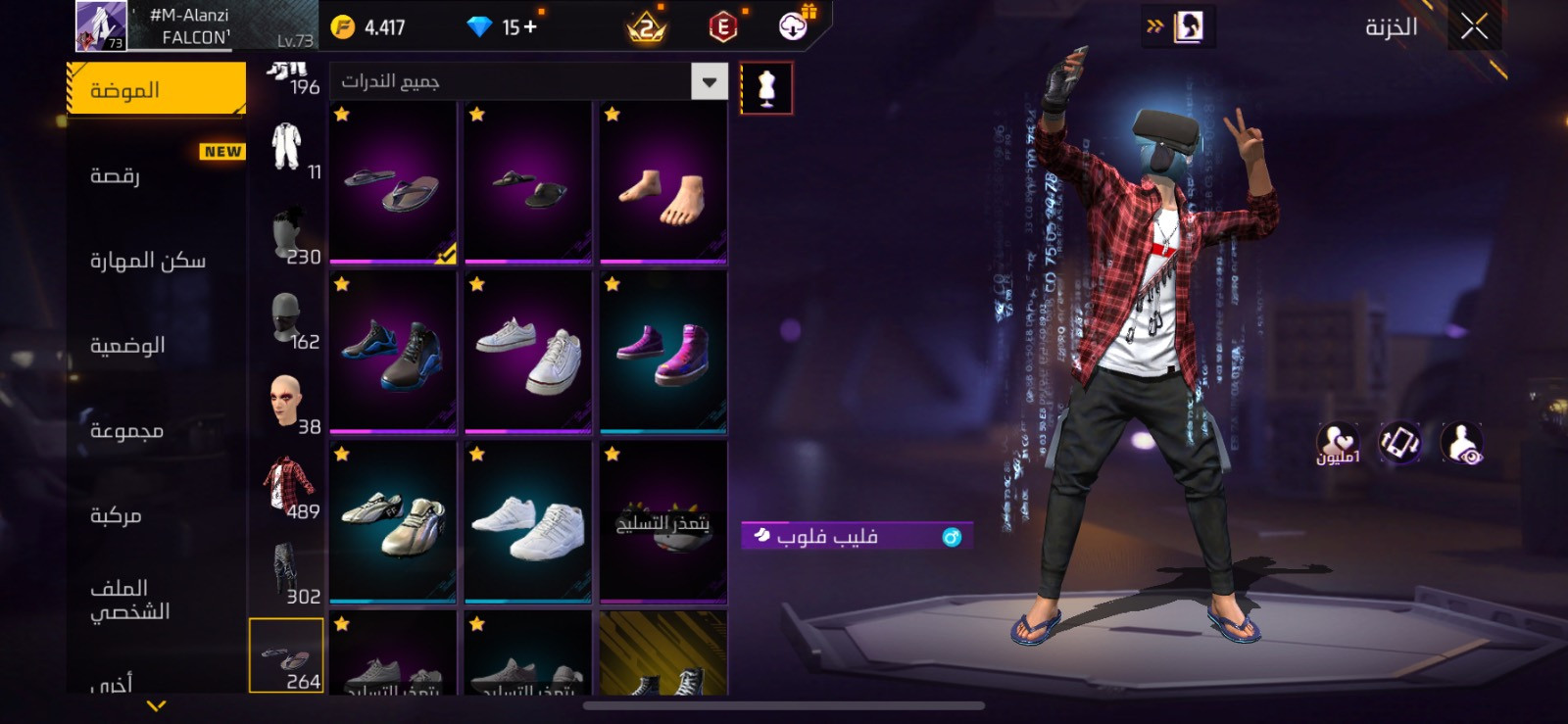Select the barefoot feet item
Image resolution: width=1568 pixels, height=724 pixels.
[x=663, y=183]
